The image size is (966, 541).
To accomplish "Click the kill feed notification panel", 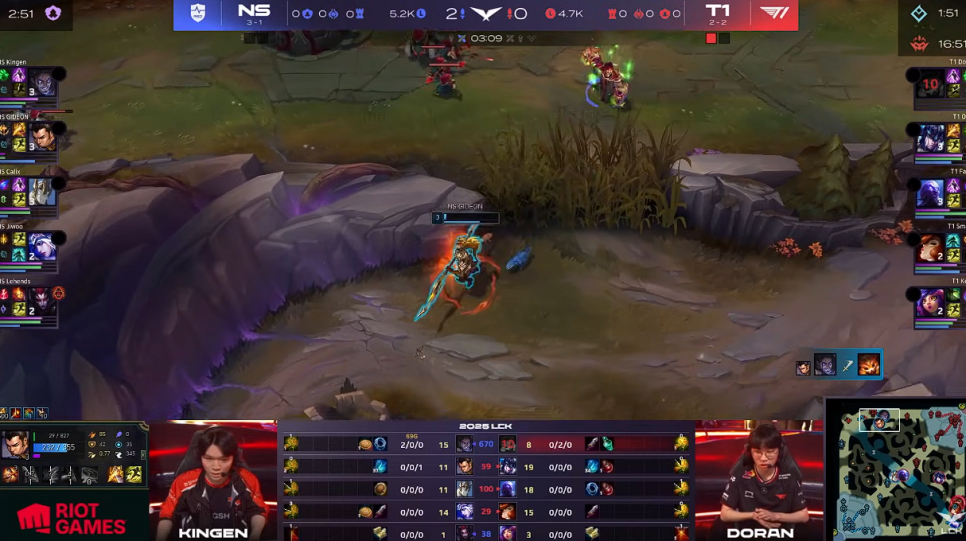I will click(x=839, y=365).
